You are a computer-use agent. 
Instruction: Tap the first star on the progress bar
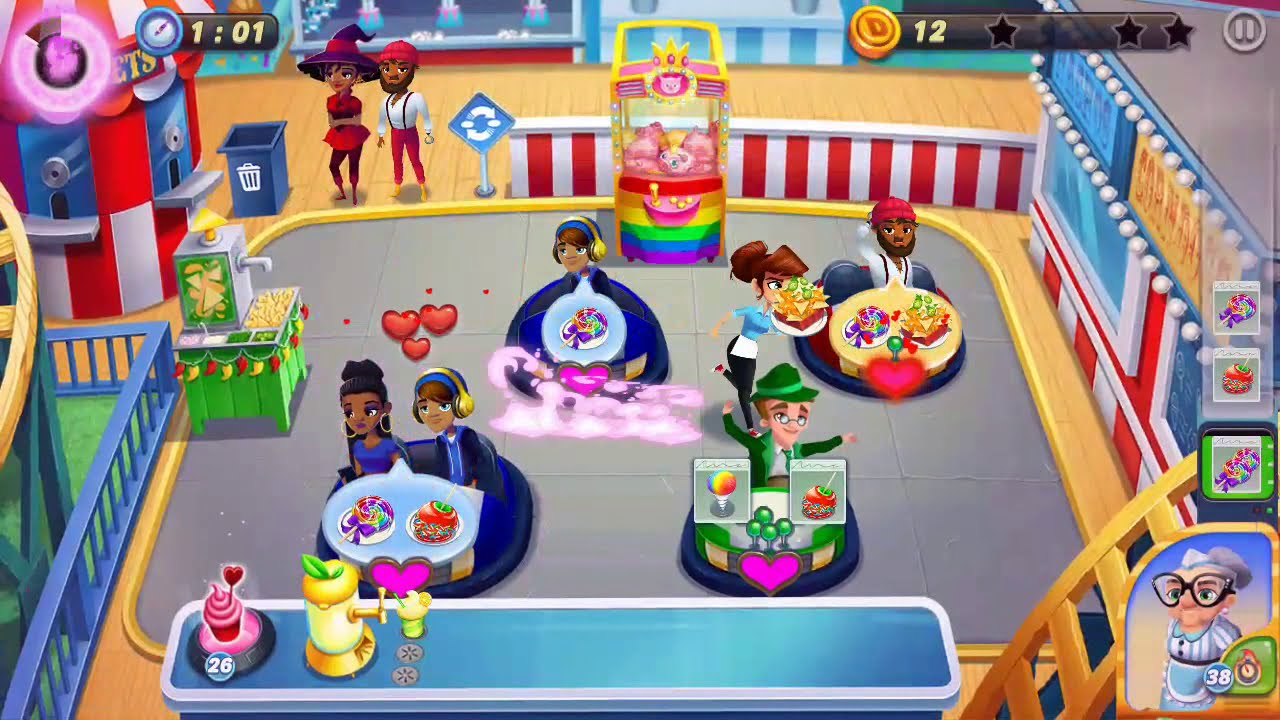coord(1002,30)
